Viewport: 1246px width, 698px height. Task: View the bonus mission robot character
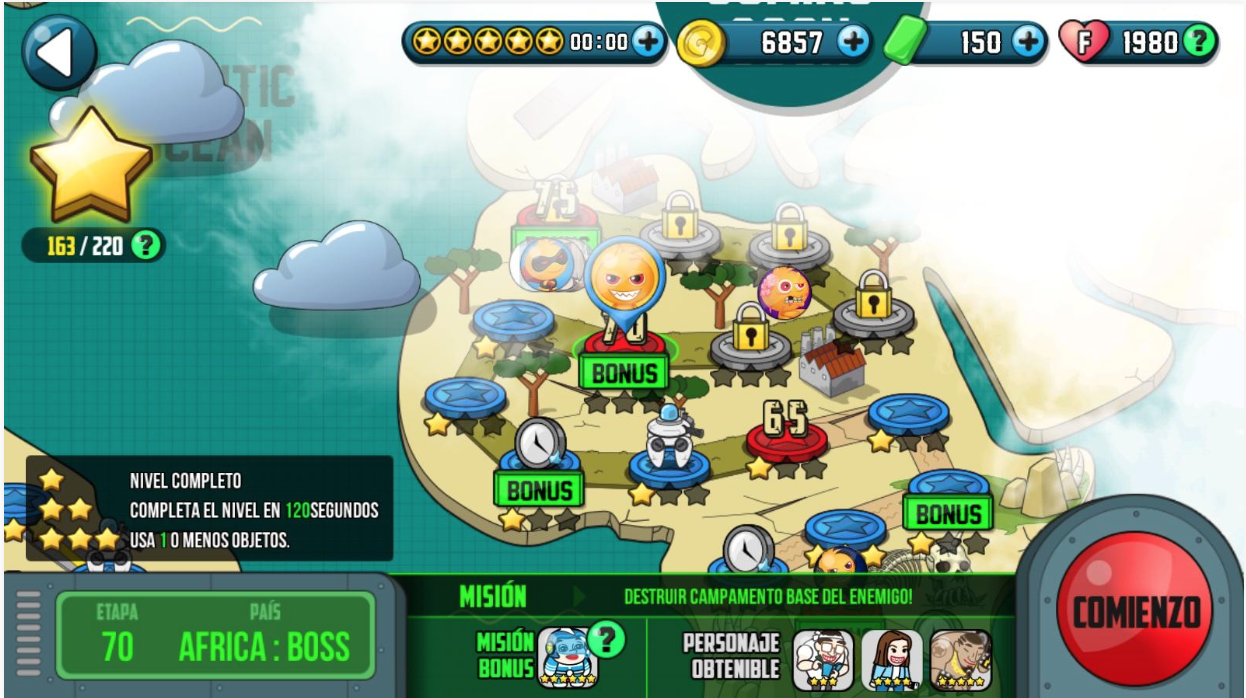[567, 658]
